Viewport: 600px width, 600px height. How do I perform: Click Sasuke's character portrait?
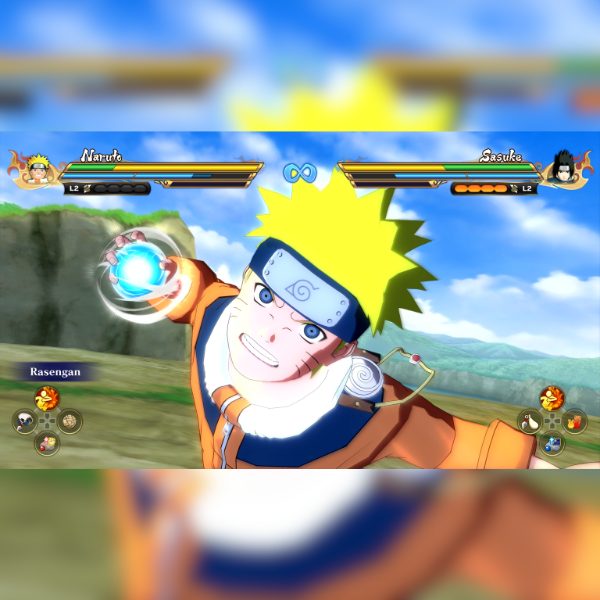point(563,166)
